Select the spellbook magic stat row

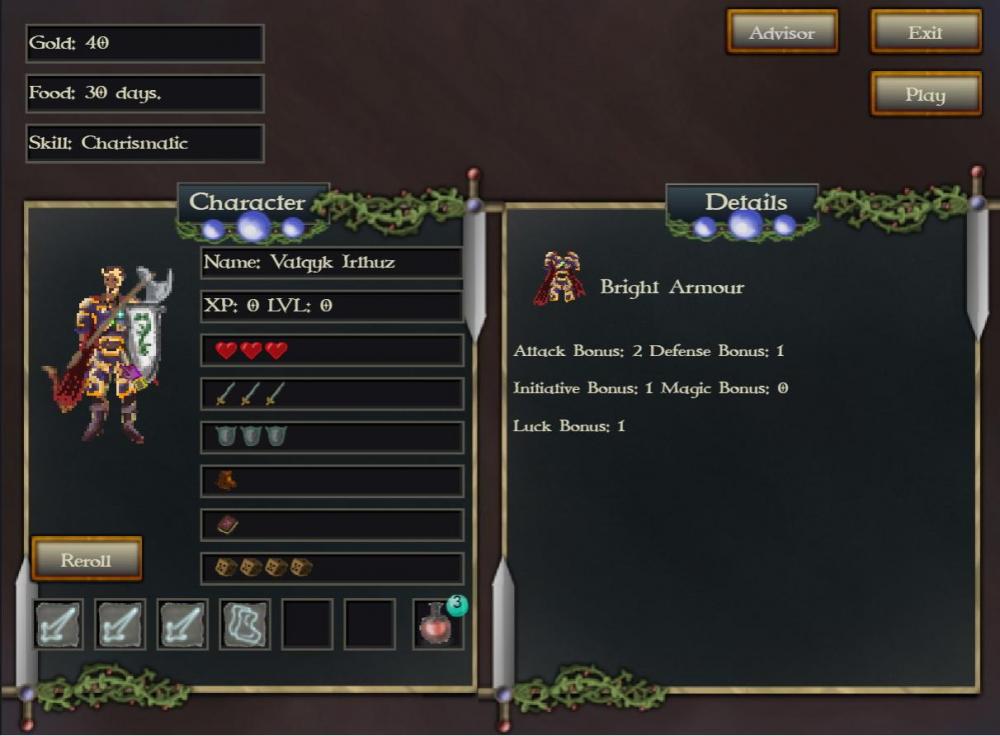(331, 524)
